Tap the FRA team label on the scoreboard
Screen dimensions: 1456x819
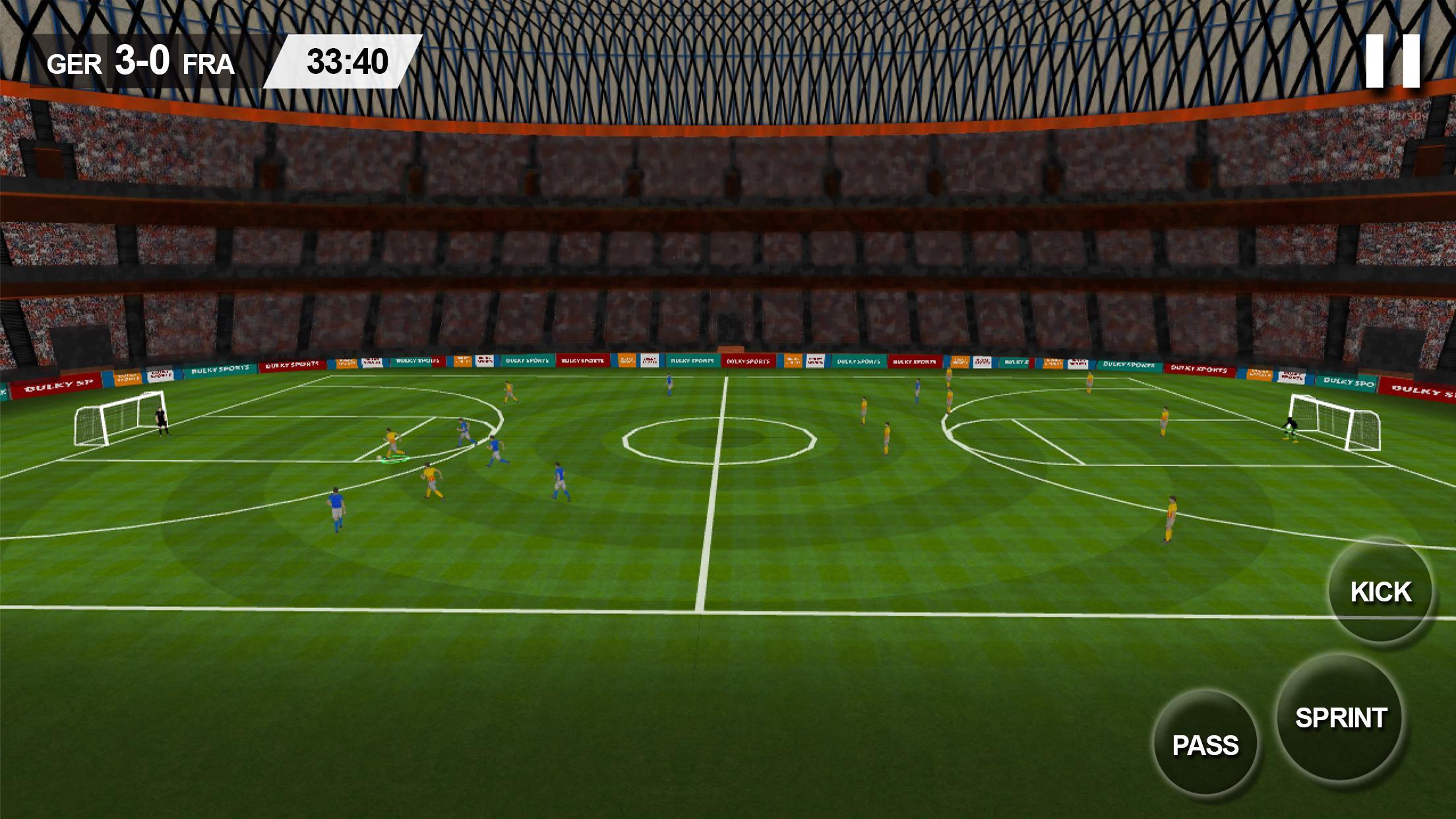click(208, 63)
